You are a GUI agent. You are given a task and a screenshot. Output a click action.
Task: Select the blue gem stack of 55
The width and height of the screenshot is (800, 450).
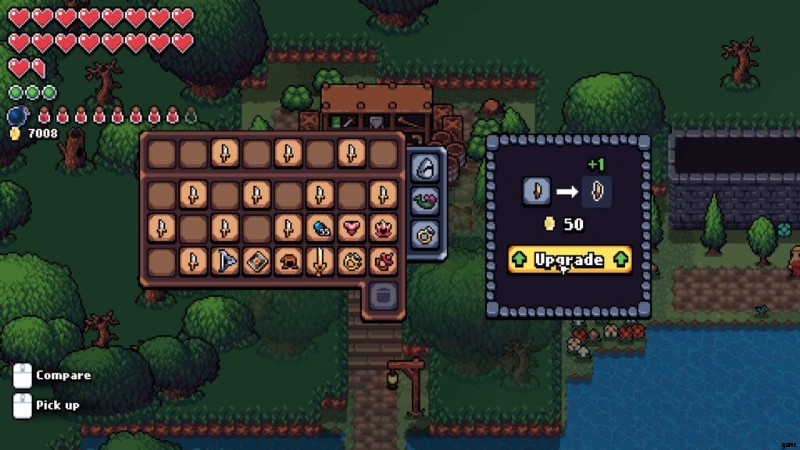[320, 228]
